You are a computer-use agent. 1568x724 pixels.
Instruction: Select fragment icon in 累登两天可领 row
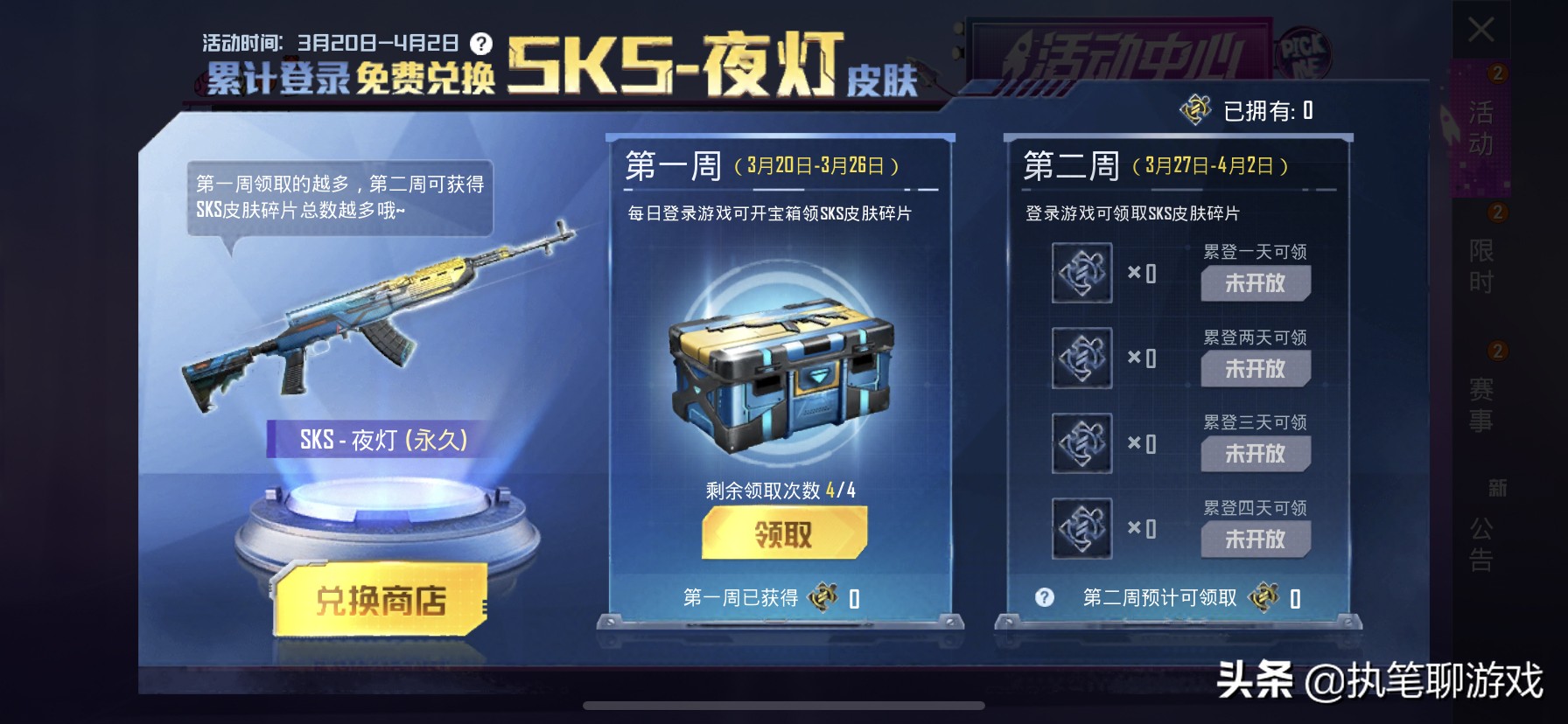click(1081, 359)
